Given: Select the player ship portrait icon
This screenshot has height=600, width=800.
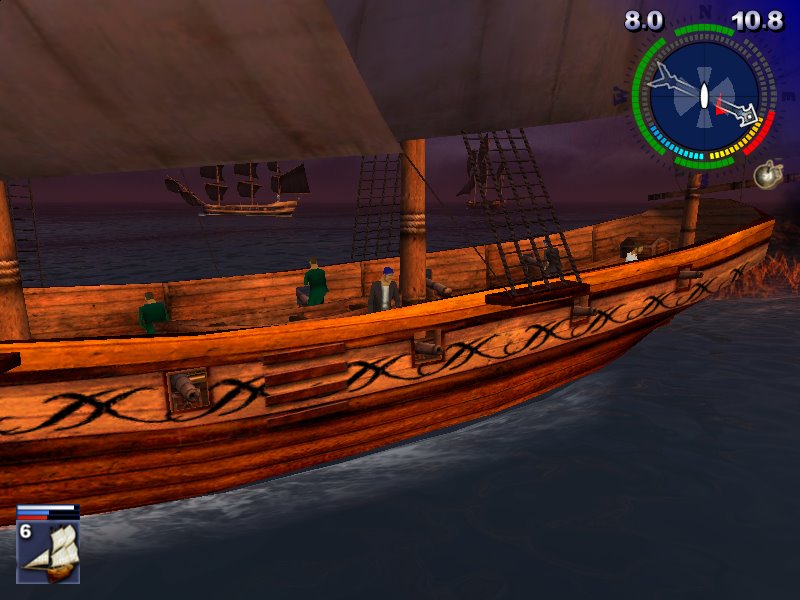Looking at the screenshot, I should click(x=48, y=552).
